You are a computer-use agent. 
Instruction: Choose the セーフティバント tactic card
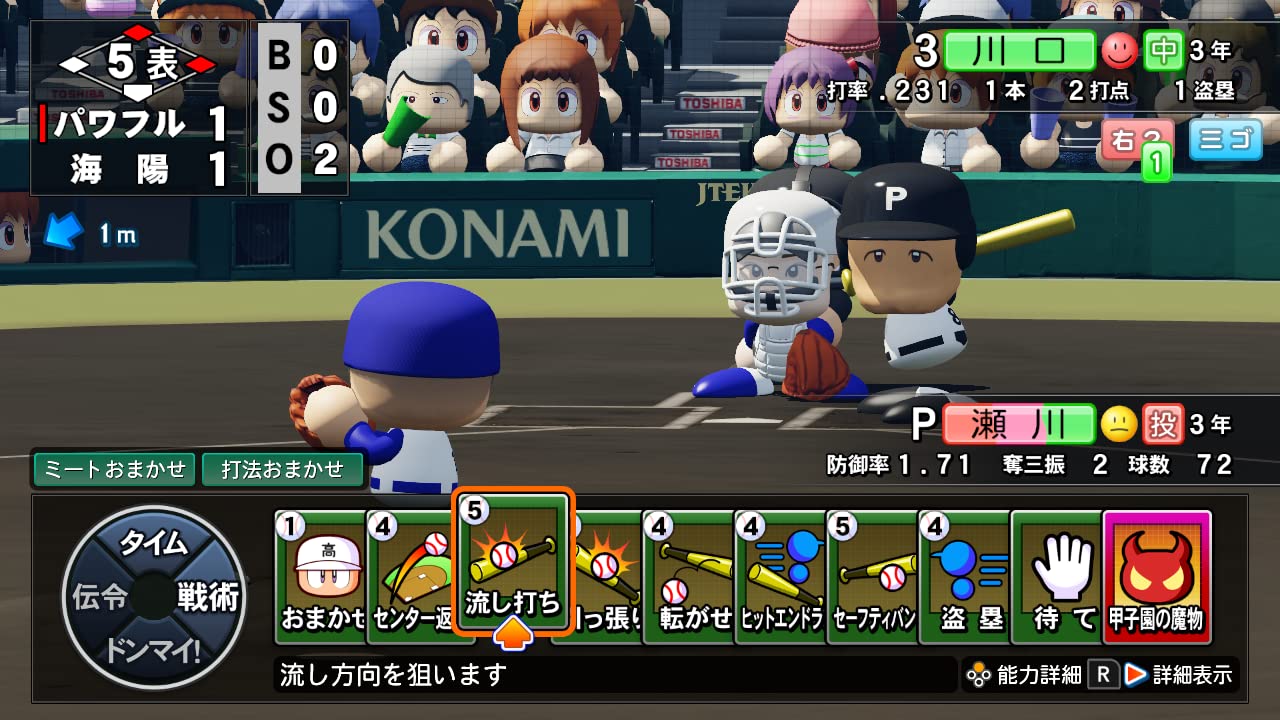tap(874, 570)
